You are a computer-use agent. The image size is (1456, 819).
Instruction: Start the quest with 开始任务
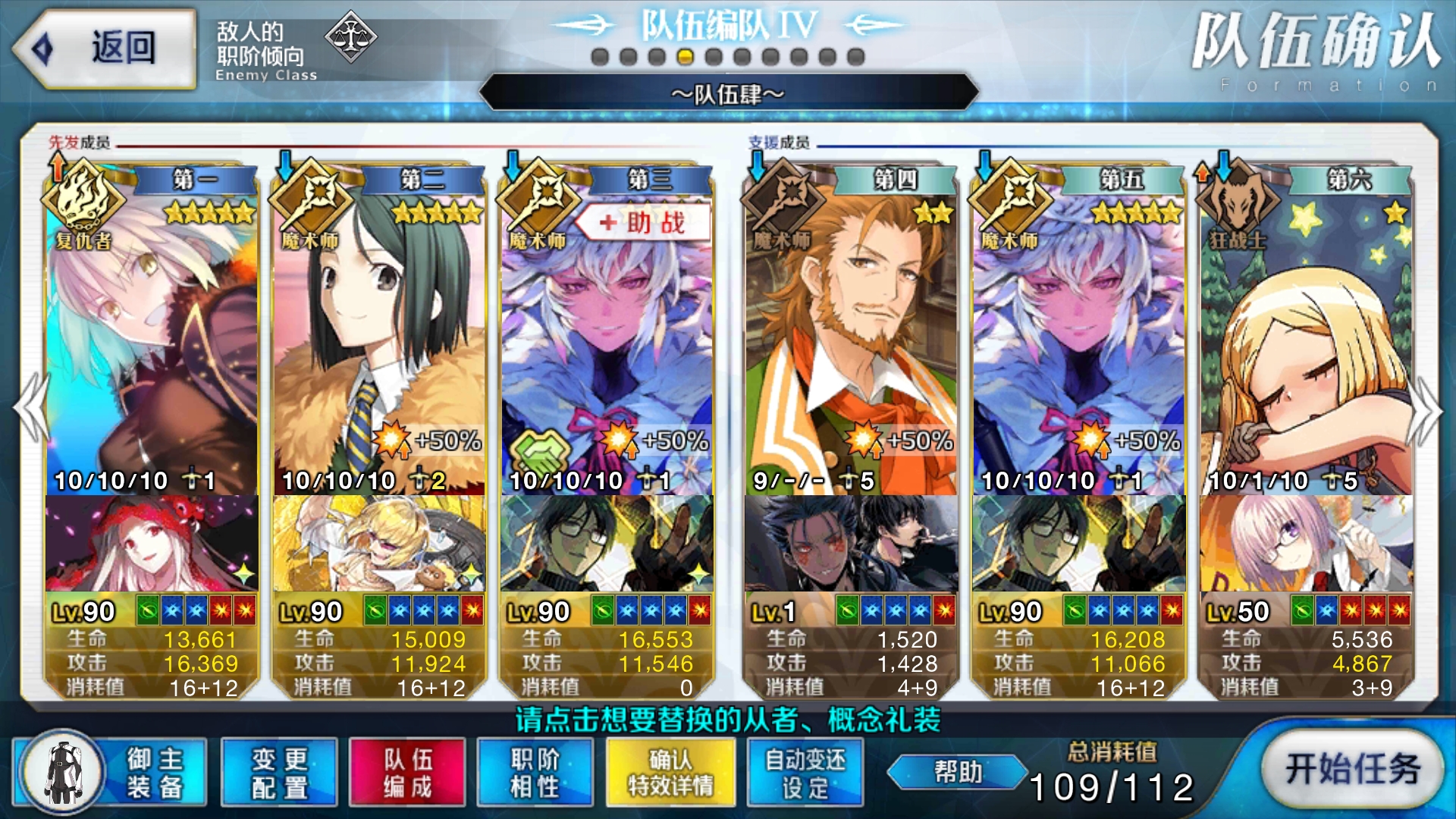pos(1352,769)
